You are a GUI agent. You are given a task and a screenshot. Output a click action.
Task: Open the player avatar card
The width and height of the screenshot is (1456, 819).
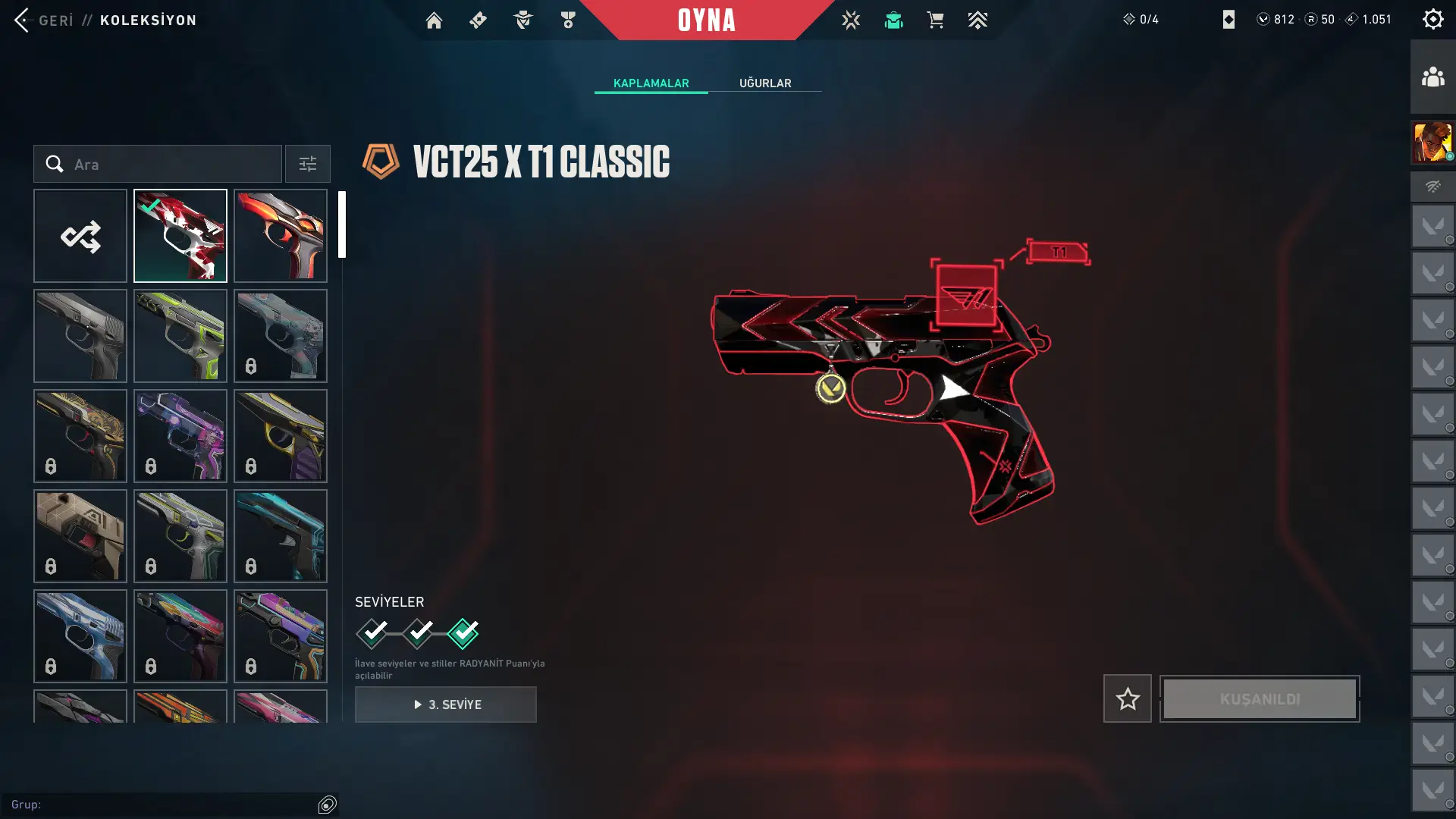click(1432, 142)
